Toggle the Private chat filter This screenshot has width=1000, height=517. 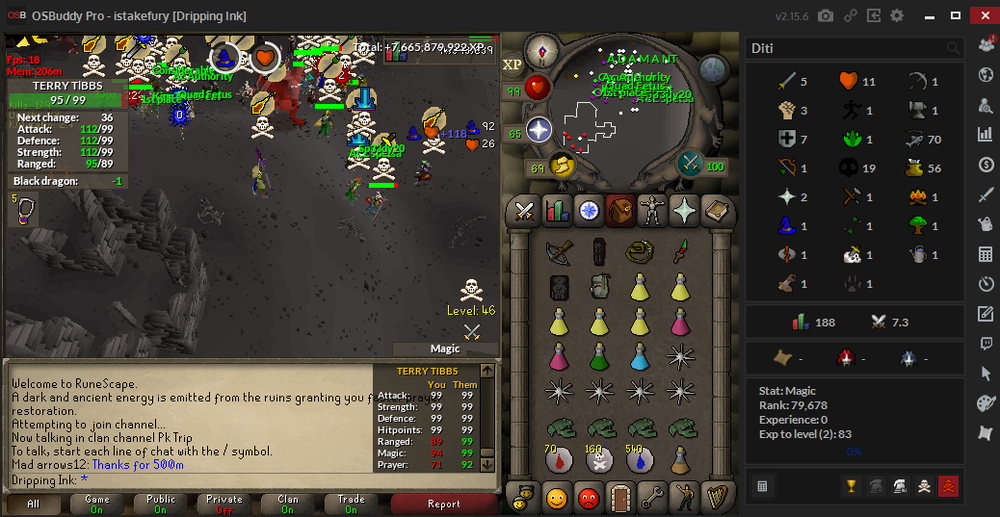[x=224, y=504]
